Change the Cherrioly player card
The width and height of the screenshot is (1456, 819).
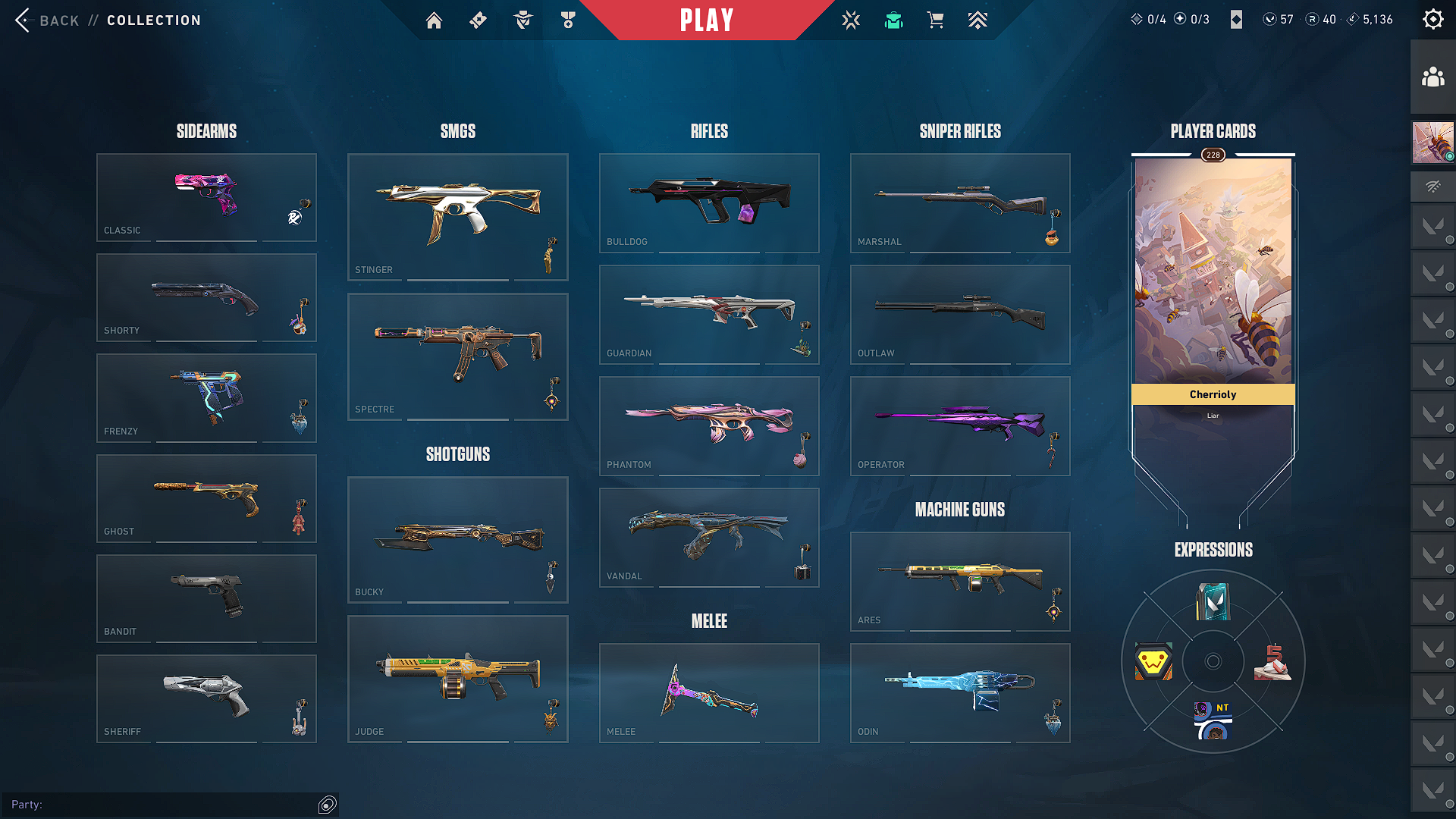click(1213, 273)
